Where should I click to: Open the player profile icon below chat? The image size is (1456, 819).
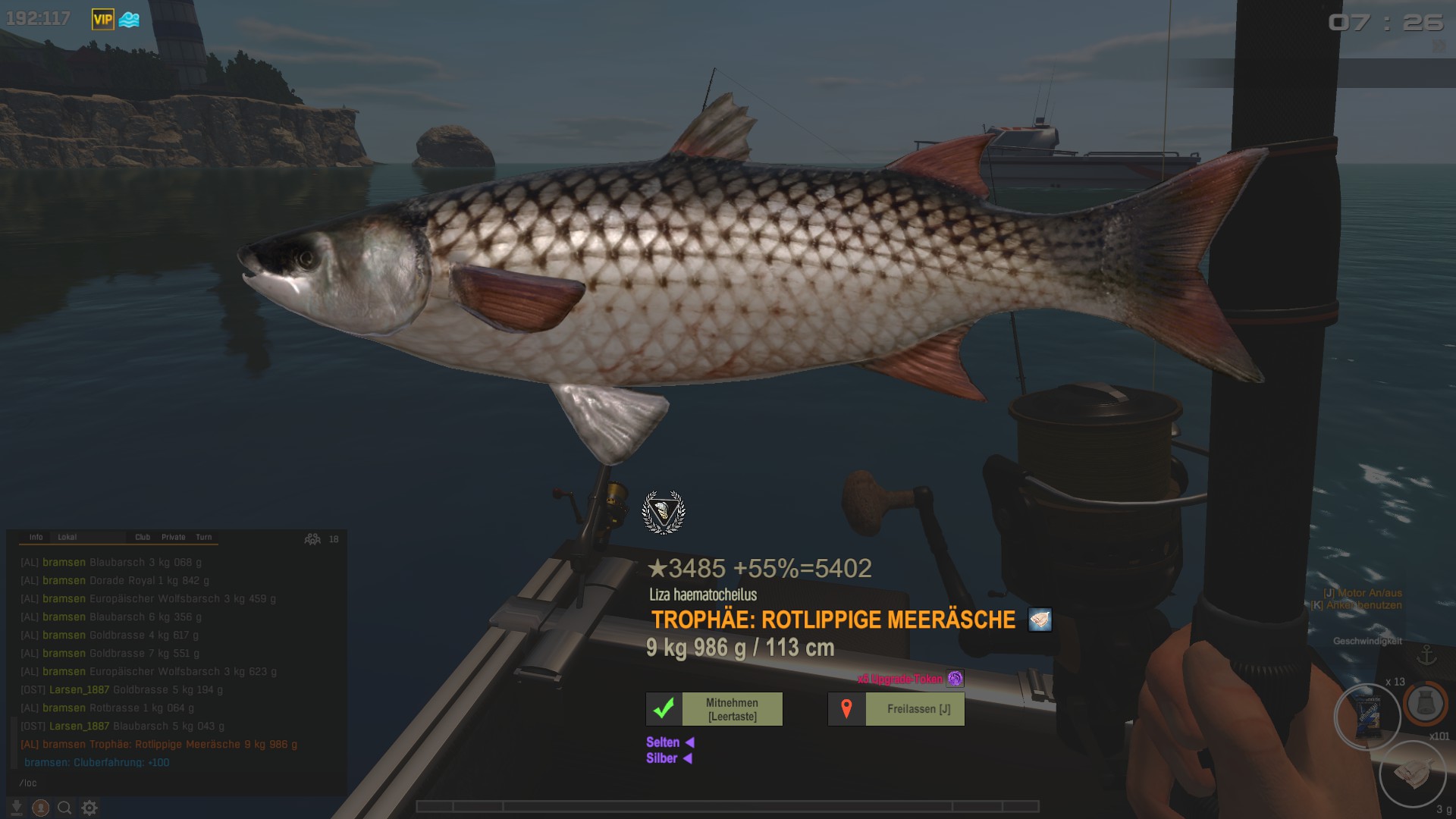point(41,808)
